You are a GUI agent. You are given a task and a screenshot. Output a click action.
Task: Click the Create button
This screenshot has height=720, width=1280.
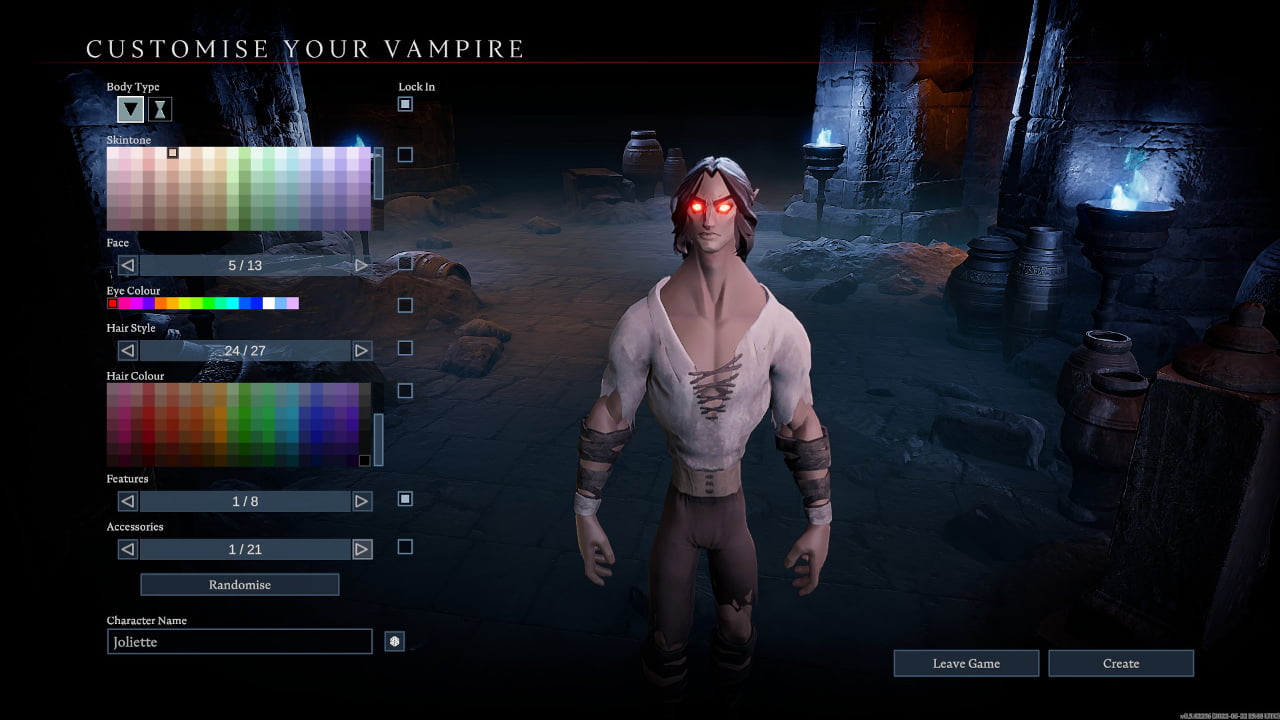[x=1120, y=663]
